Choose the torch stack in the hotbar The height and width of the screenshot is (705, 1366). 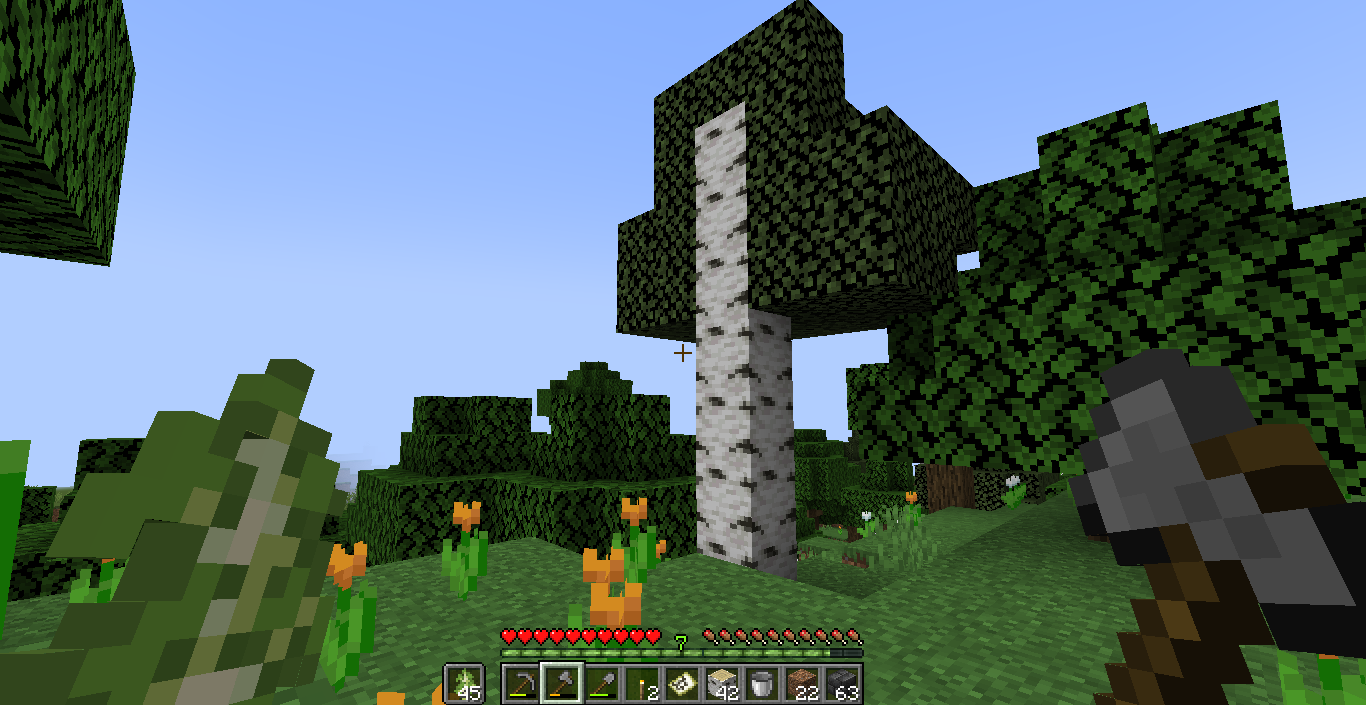point(640,684)
